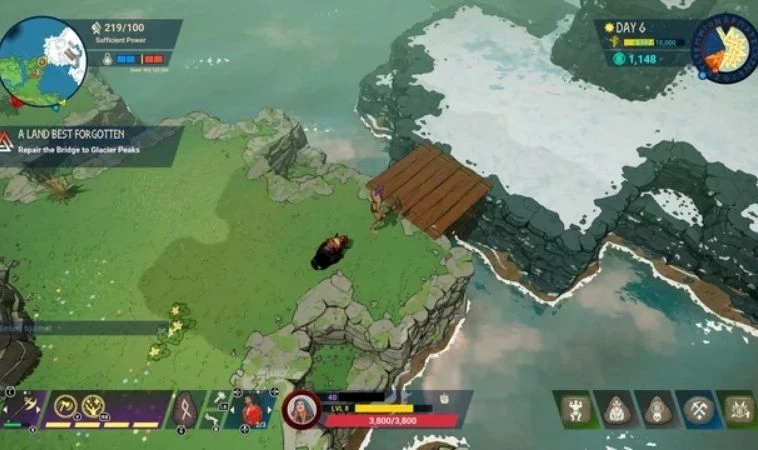Open the green muscular figure menu icon
The image size is (758, 450).
[574, 409]
